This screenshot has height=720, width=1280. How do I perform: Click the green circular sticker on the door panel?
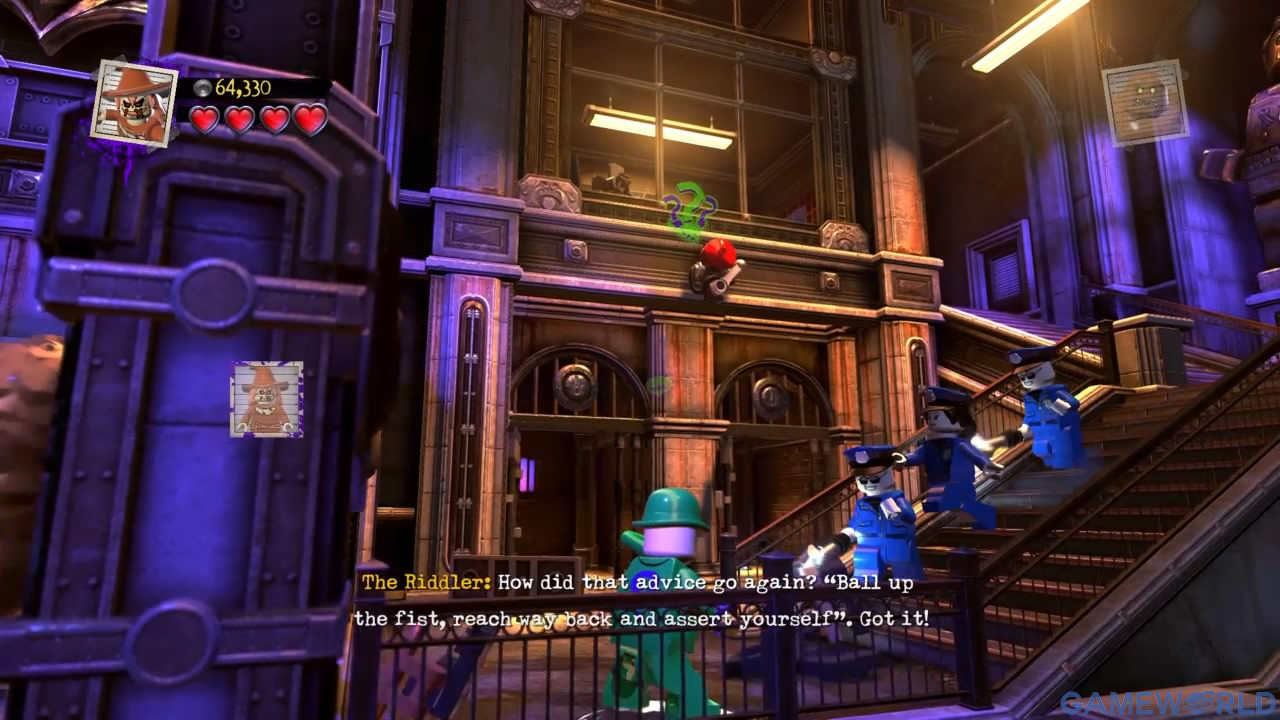tap(658, 382)
